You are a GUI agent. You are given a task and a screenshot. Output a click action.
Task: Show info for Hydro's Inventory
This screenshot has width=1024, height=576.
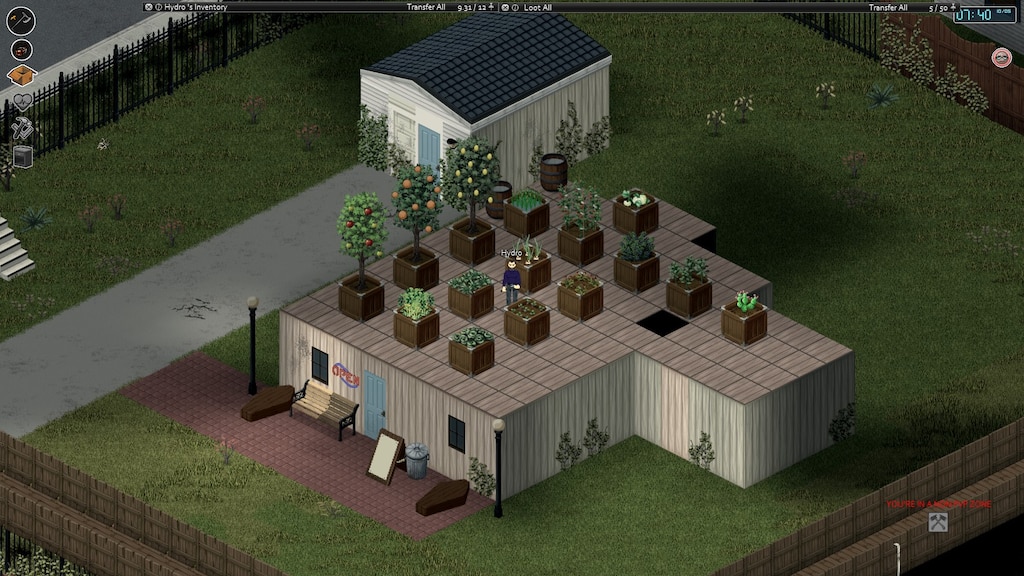point(159,7)
